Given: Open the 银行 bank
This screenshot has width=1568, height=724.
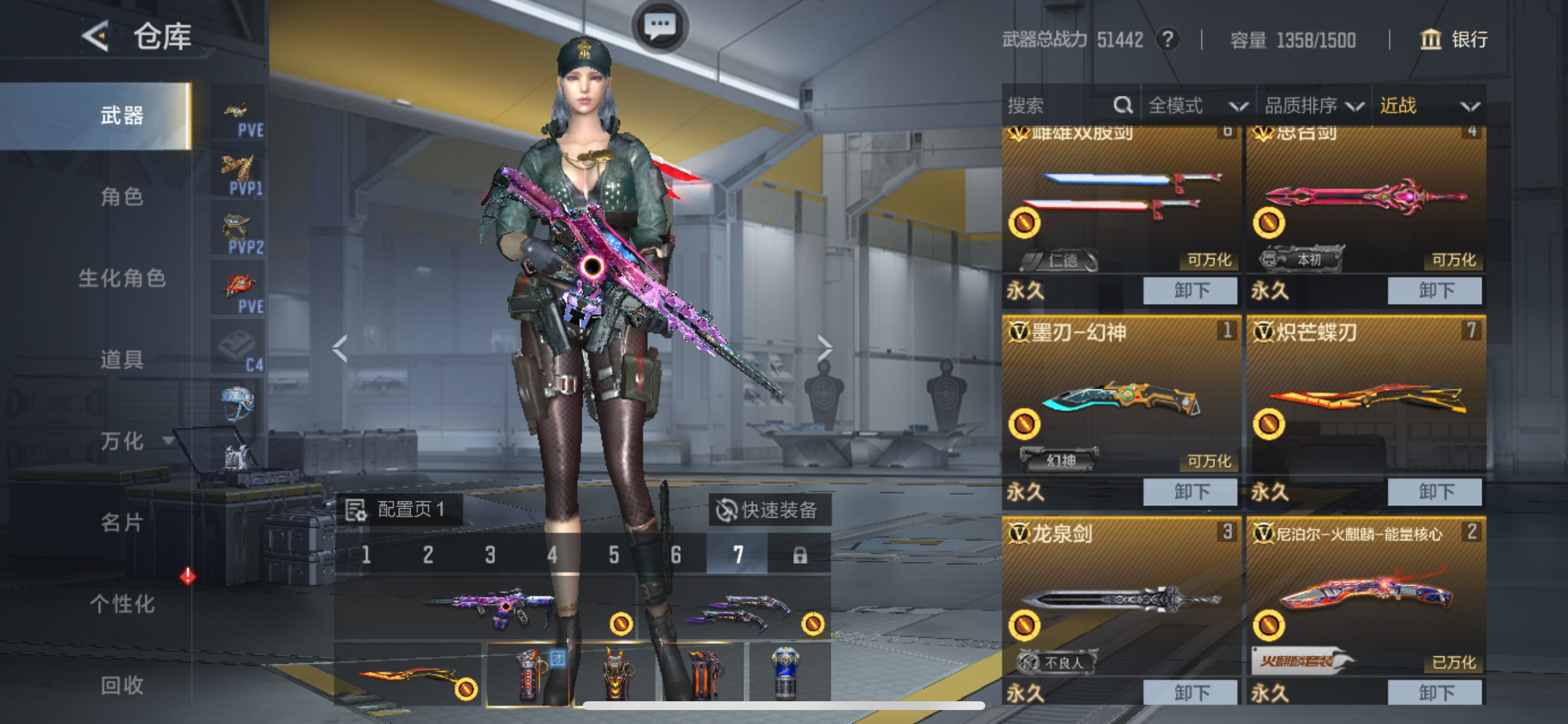Looking at the screenshot, I should point(1454,40).
